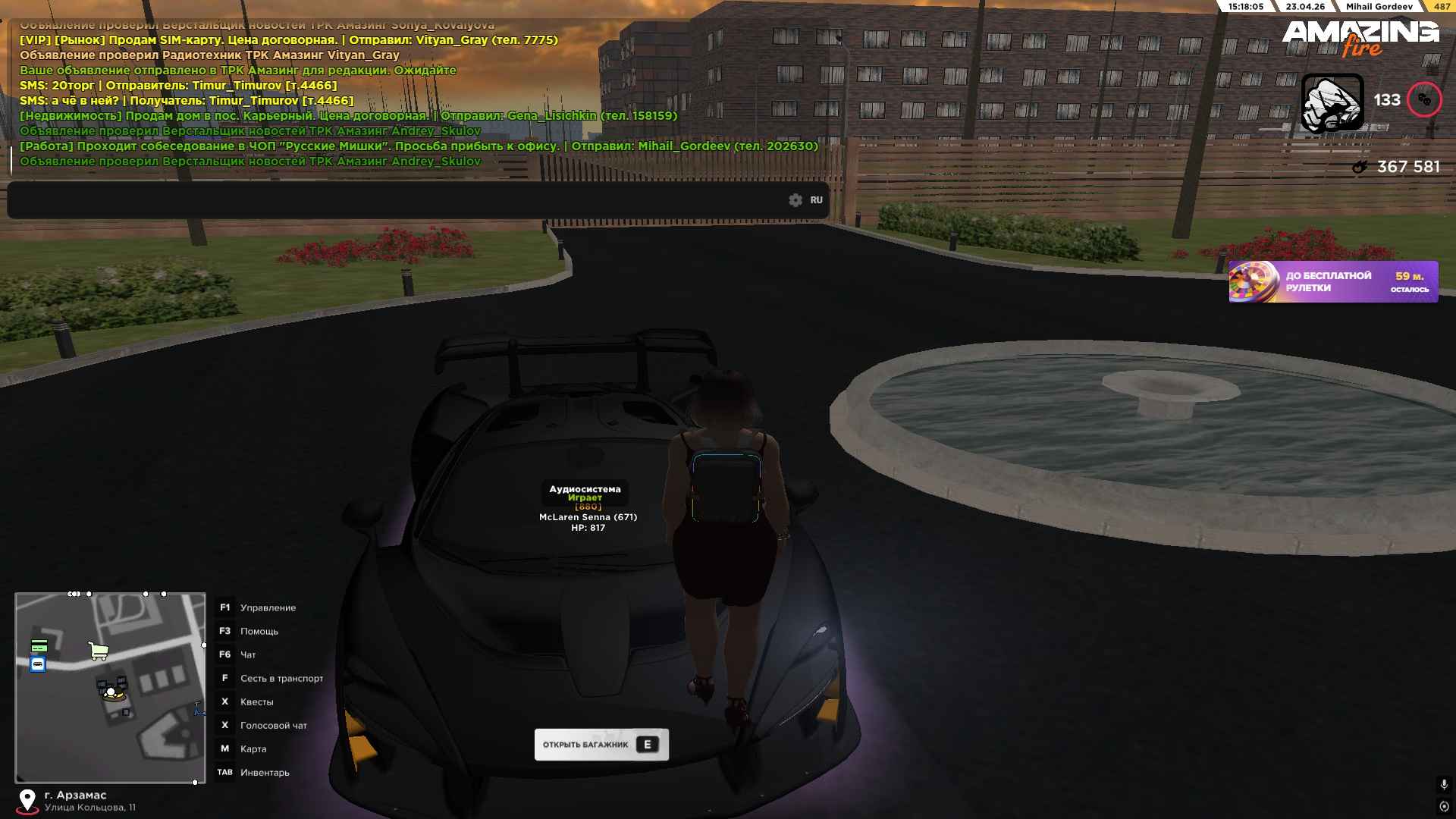This screenshot has height=819, width=1456.
Task: Open chat settings with the gear icon
Action: point(795,200)
